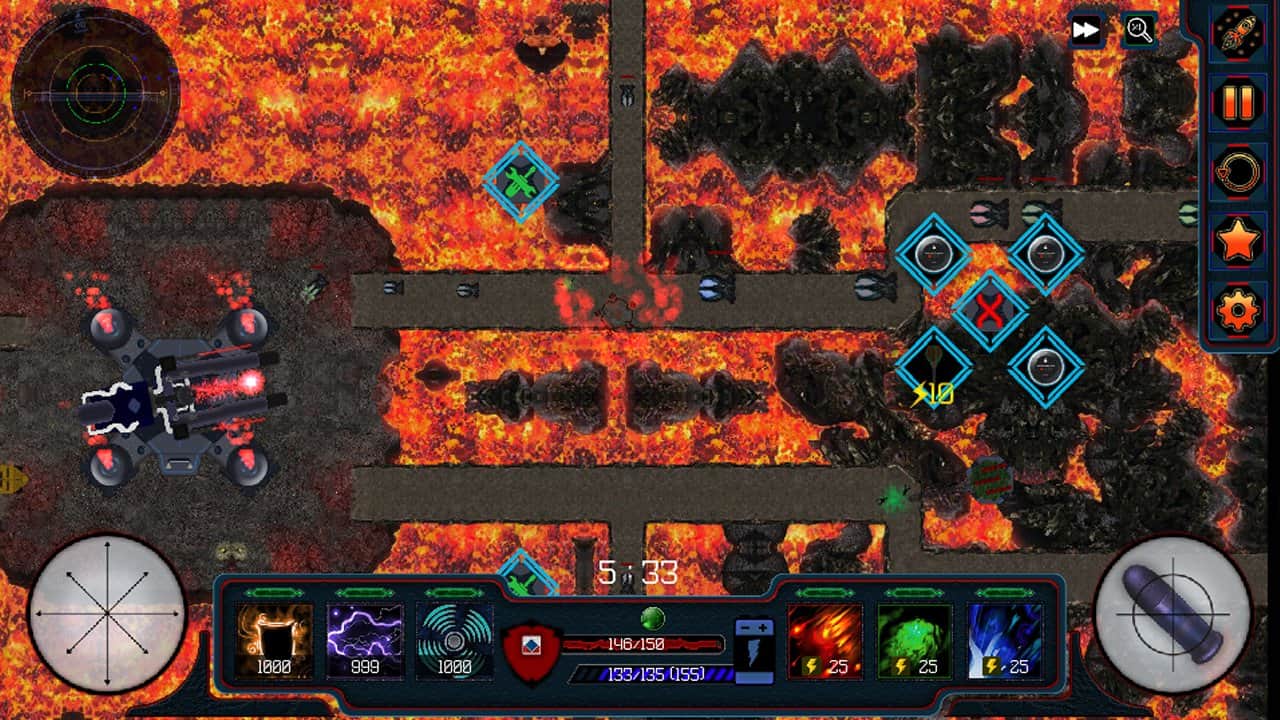Activate the glowing orange portal ability
The width and height of the screenshot is (1280, 720).
pyautogui.click(x=274, y=641)
